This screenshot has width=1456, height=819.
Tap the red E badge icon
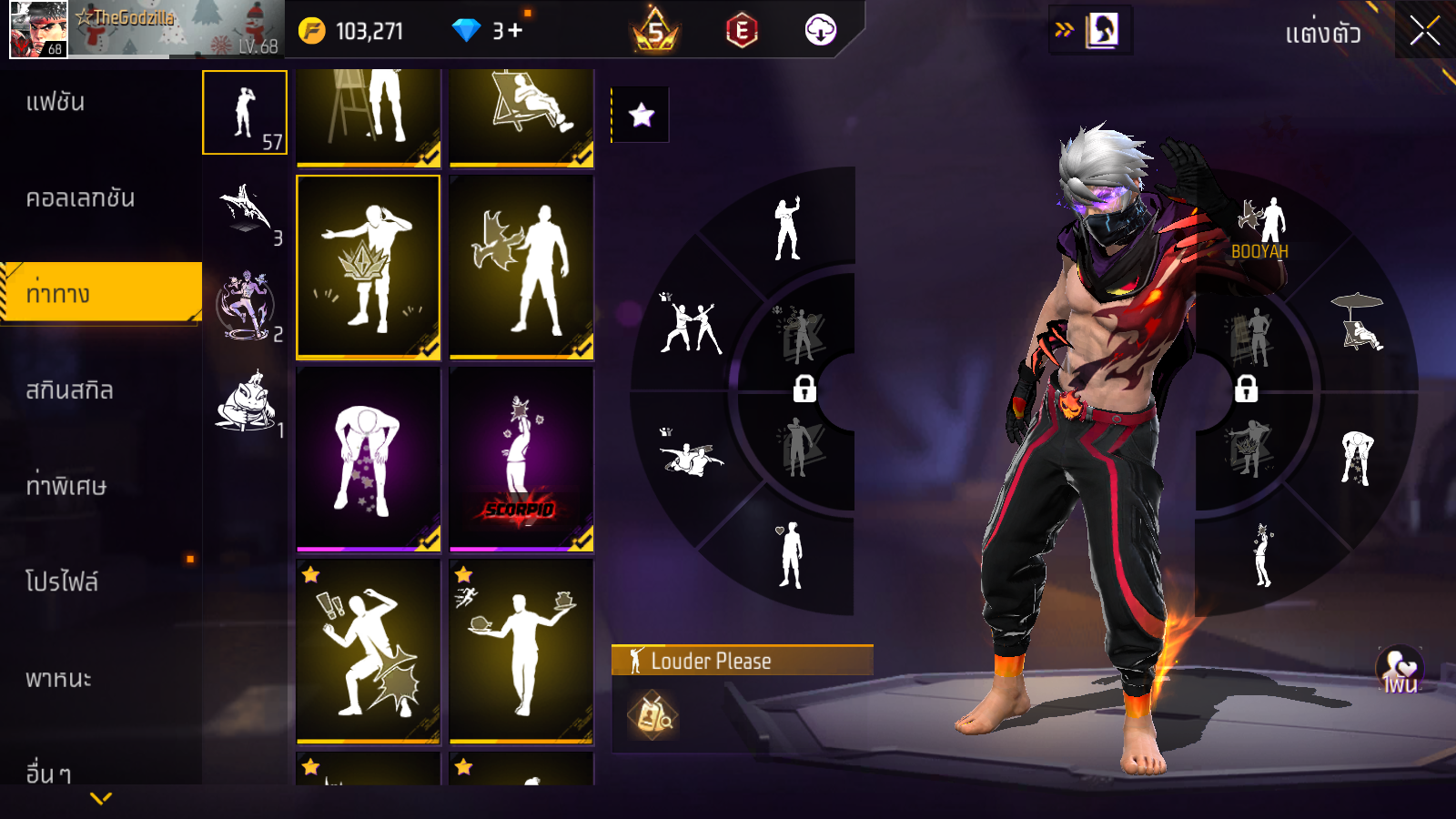tap(742, 31)
